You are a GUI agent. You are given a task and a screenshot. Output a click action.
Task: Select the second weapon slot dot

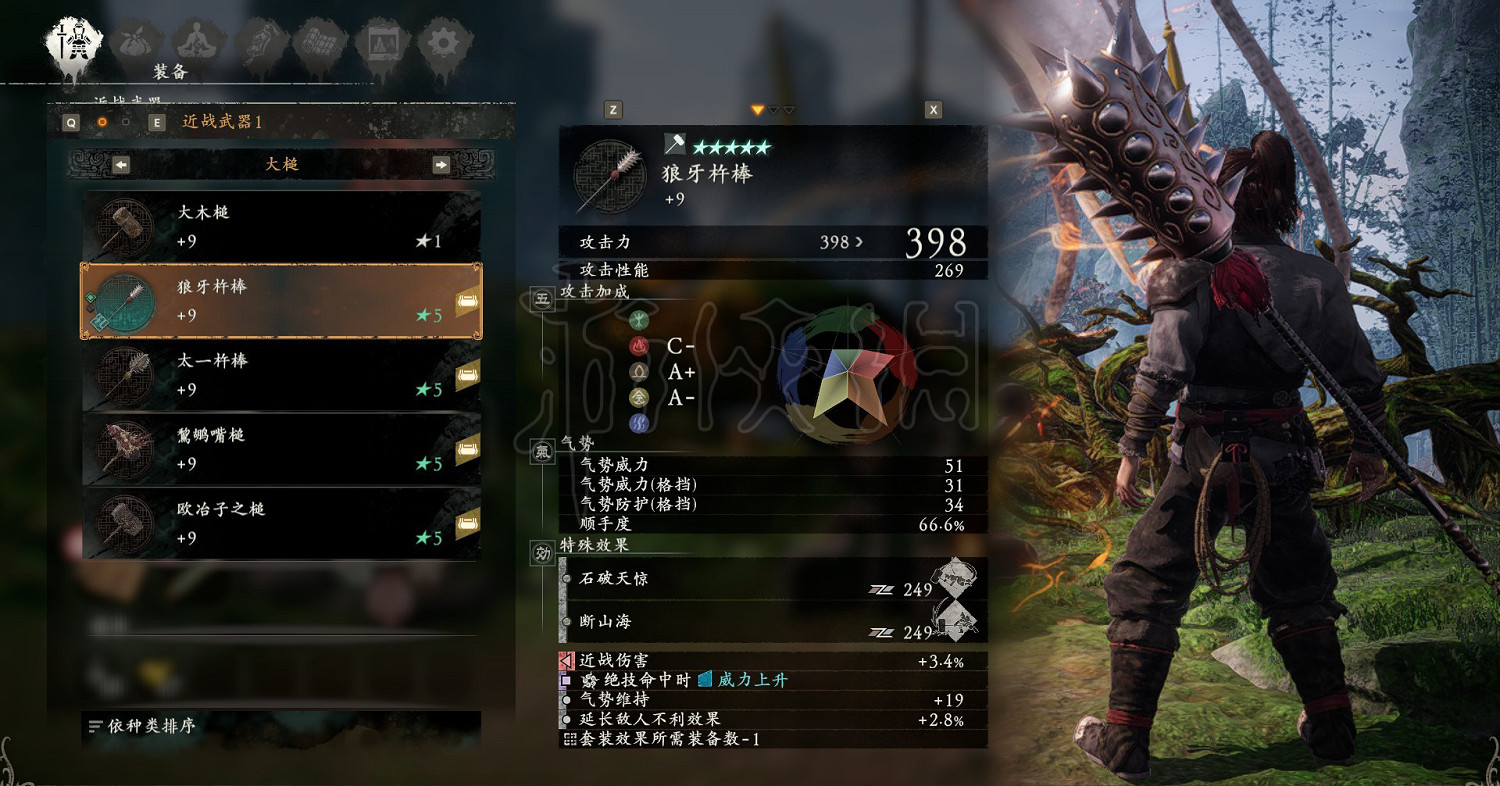(x=127, y=122)
